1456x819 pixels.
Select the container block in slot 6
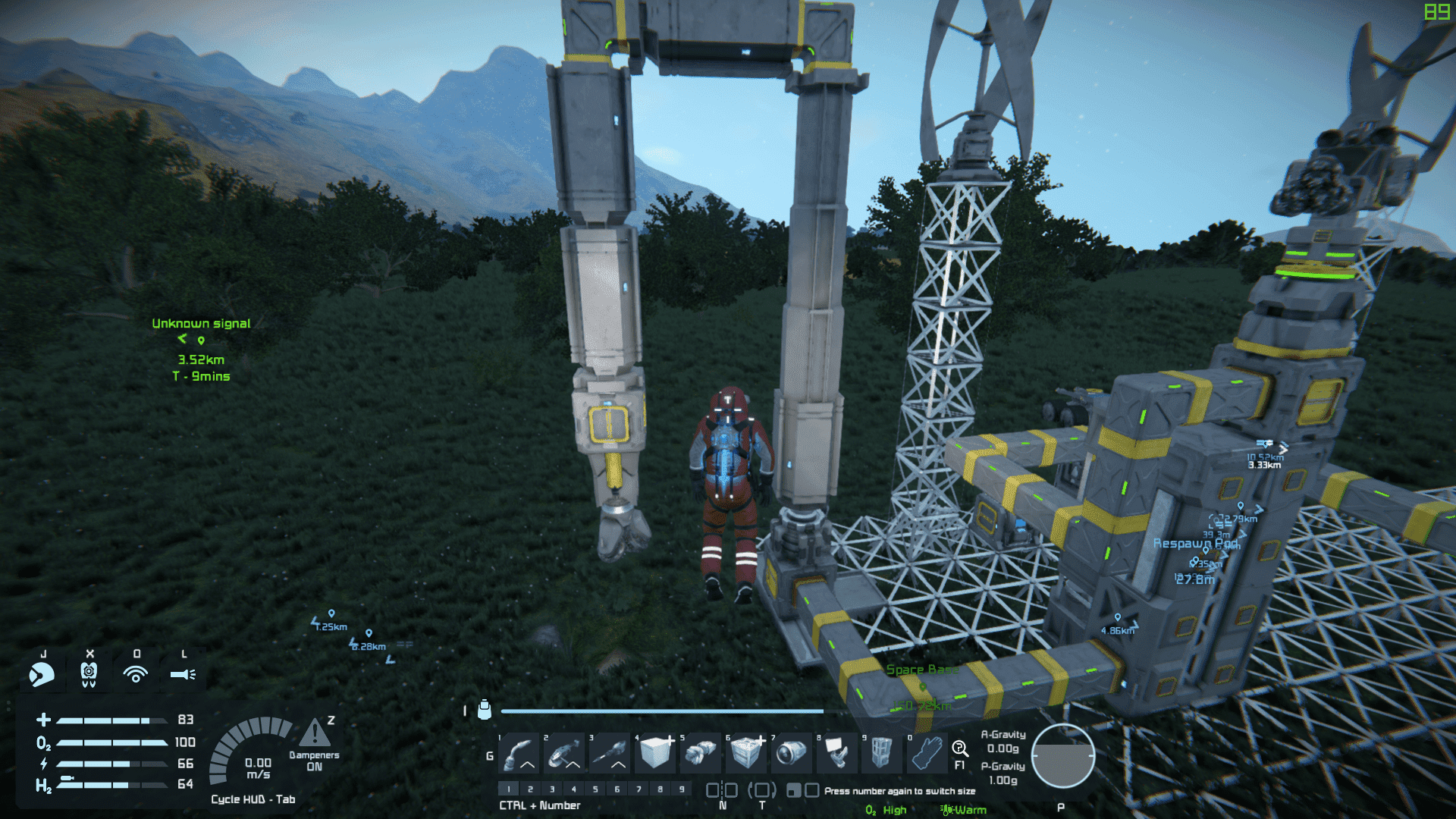[x=746, y=753]
